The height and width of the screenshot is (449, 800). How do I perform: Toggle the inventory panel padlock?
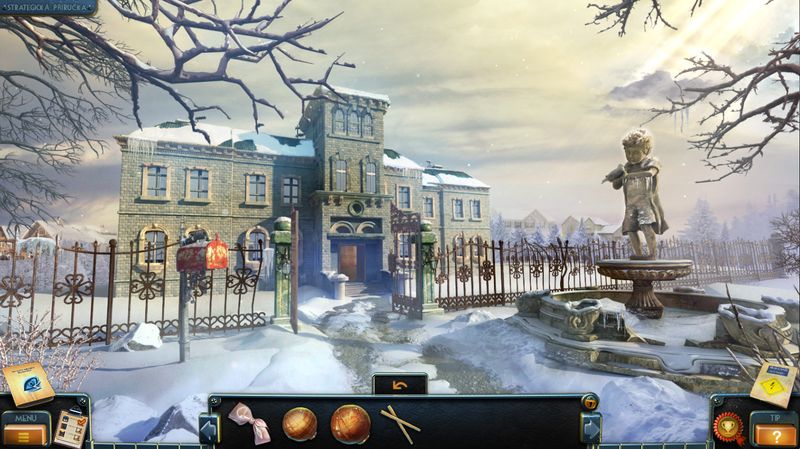590,403
